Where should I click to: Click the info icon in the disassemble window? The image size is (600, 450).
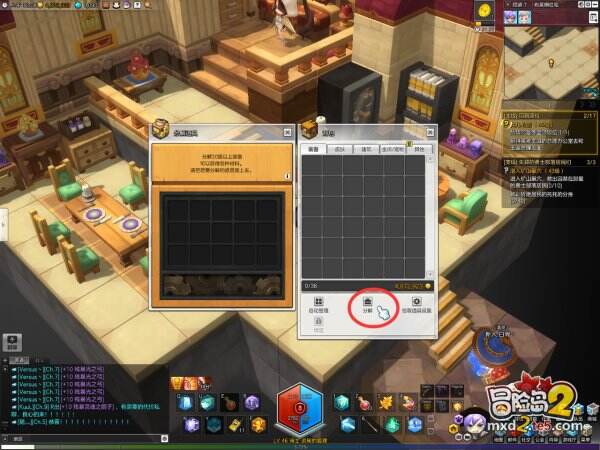tap(287, 176)
